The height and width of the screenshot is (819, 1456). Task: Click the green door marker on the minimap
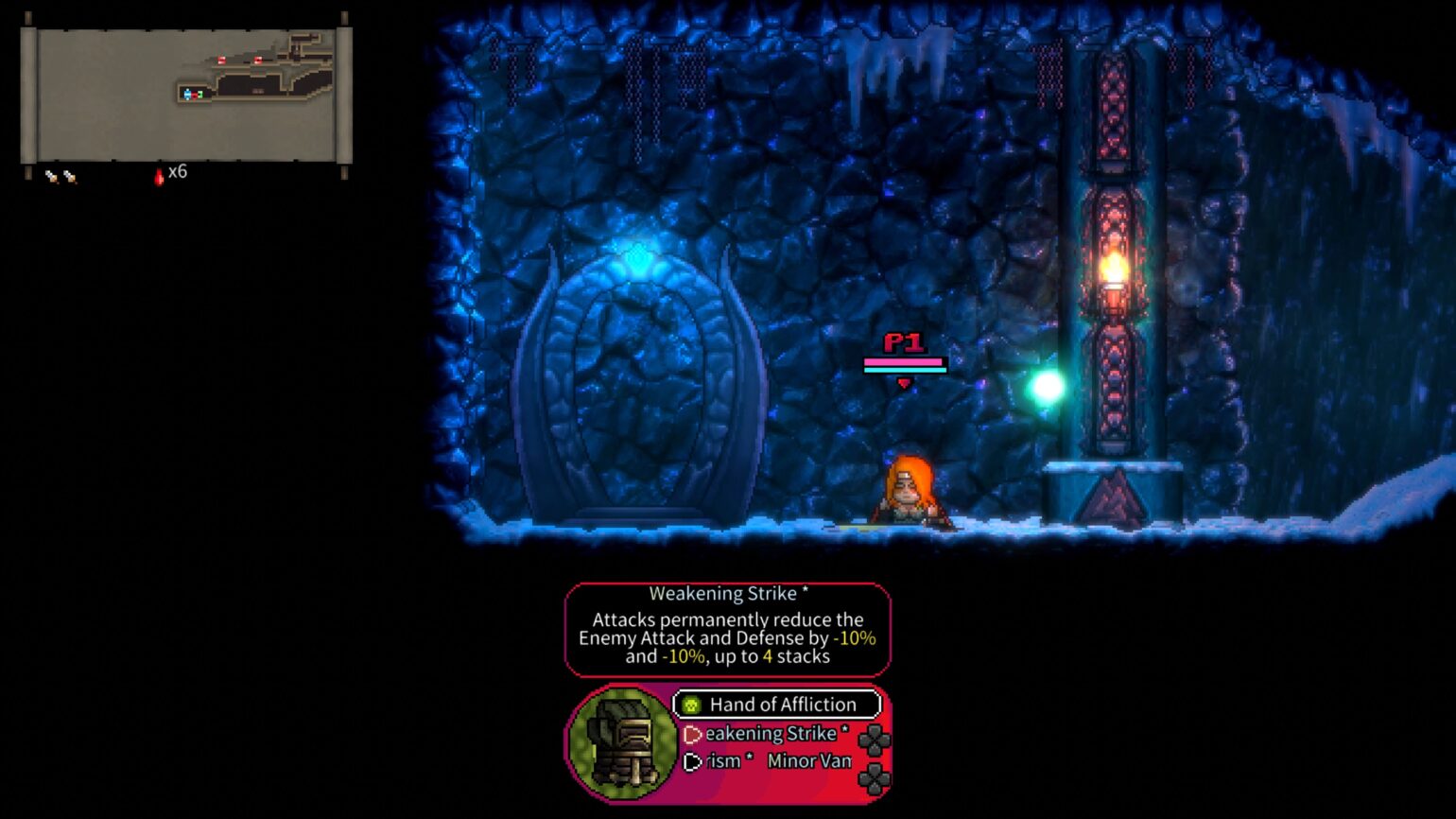click(199, 93)
